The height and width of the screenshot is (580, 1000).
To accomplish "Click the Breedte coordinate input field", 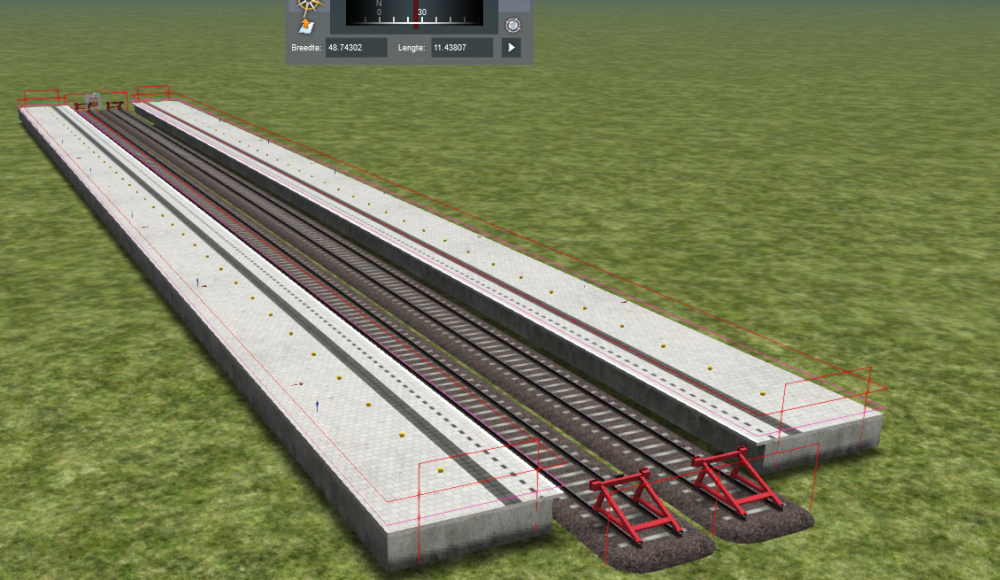I will pos(356,47).
